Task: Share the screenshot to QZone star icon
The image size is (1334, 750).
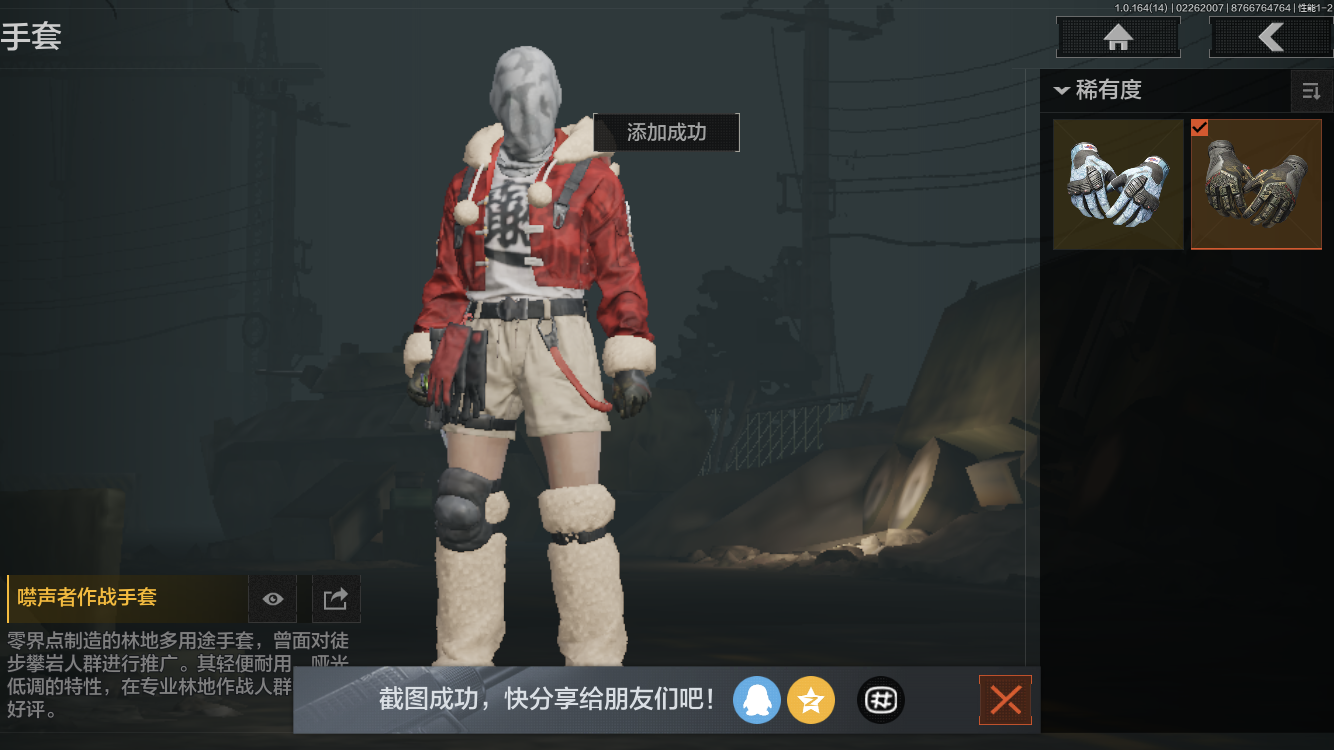Action: coord(811,700)
